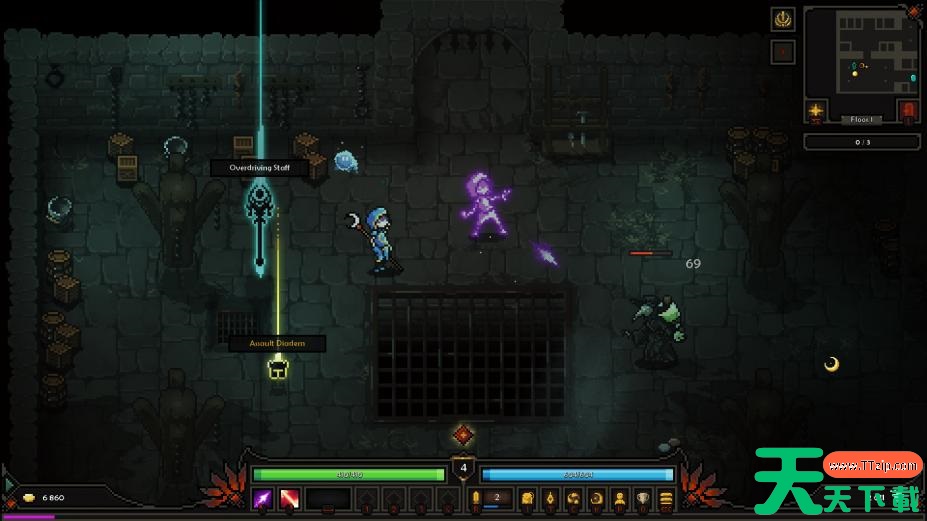Open the backpack inventory icon
The height and width of the screenshot is (521, 927).
point(527,498)
